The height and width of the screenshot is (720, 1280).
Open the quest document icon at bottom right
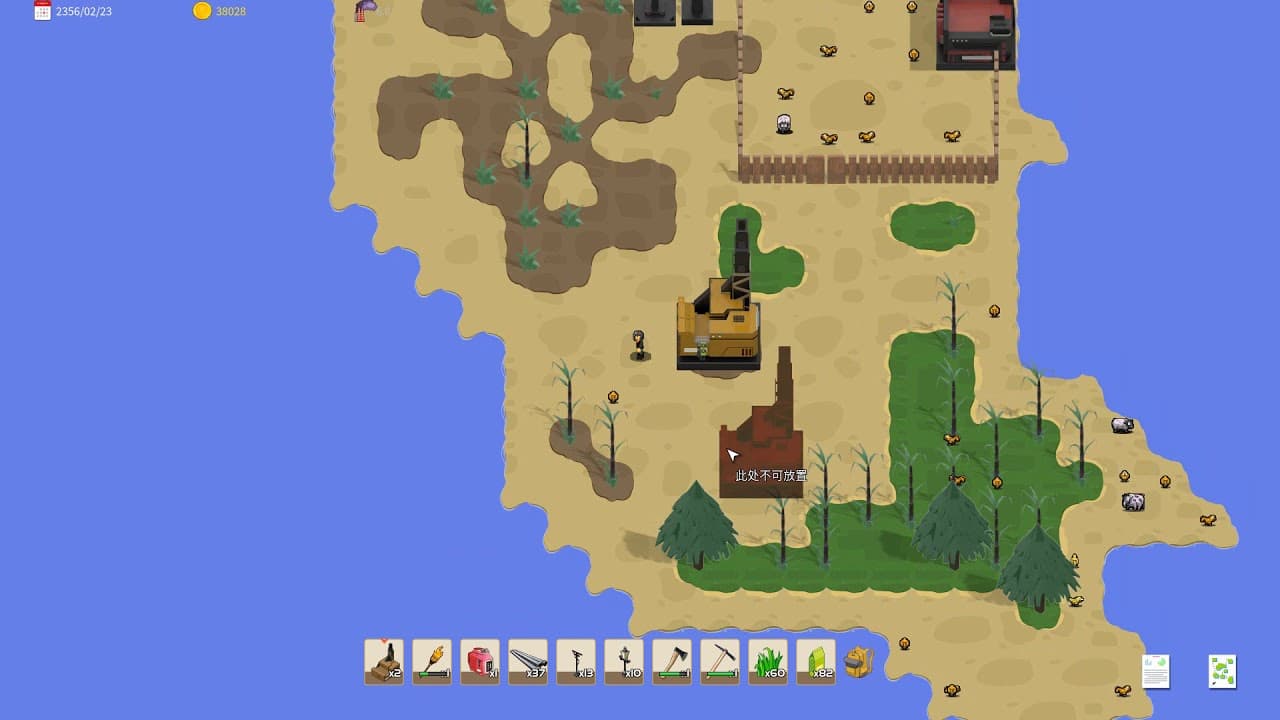tap(1155, 670)
